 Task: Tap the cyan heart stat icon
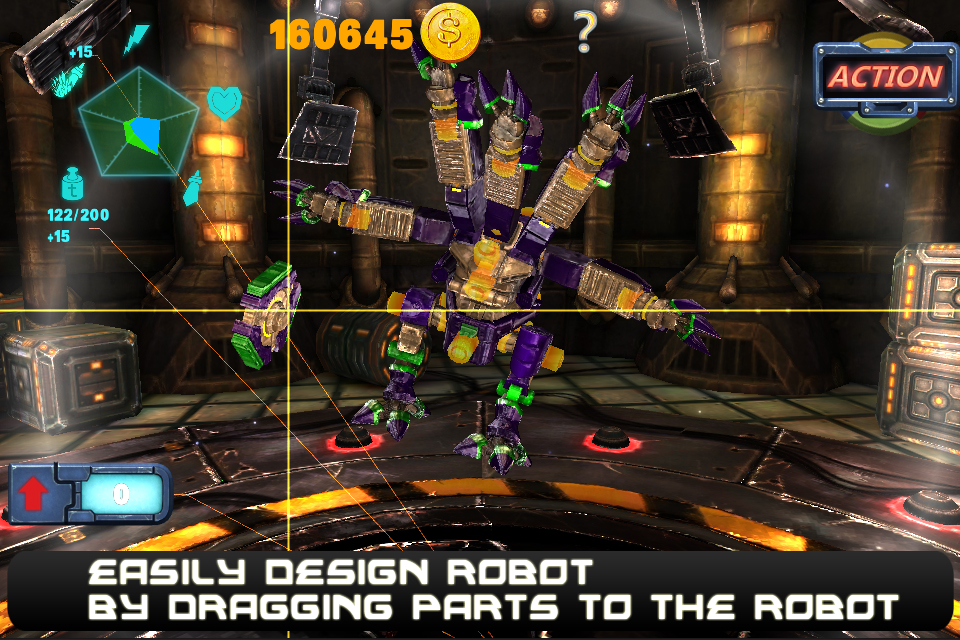223,102
